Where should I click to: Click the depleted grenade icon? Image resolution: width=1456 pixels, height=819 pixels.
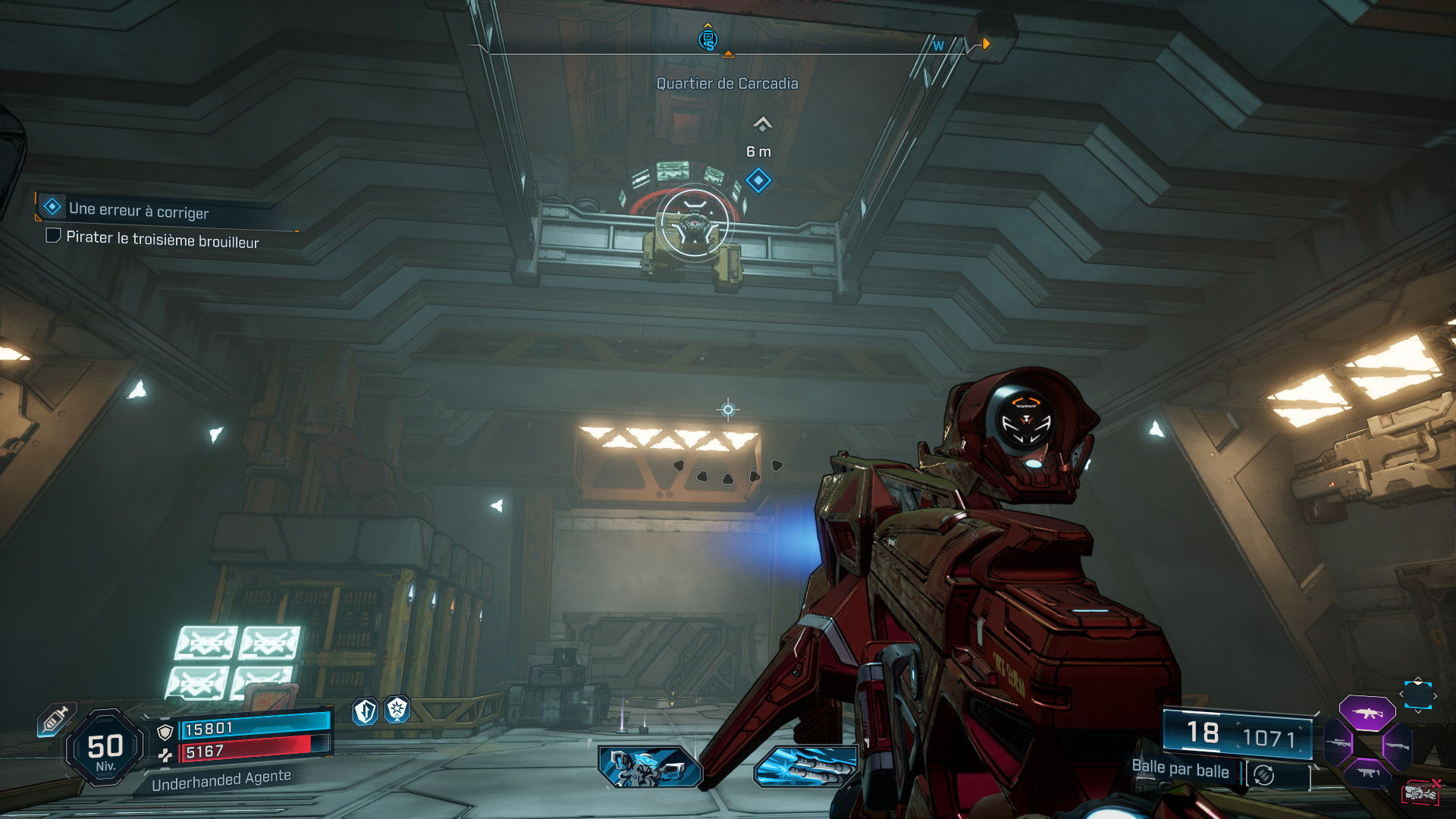click(1422, 792)
